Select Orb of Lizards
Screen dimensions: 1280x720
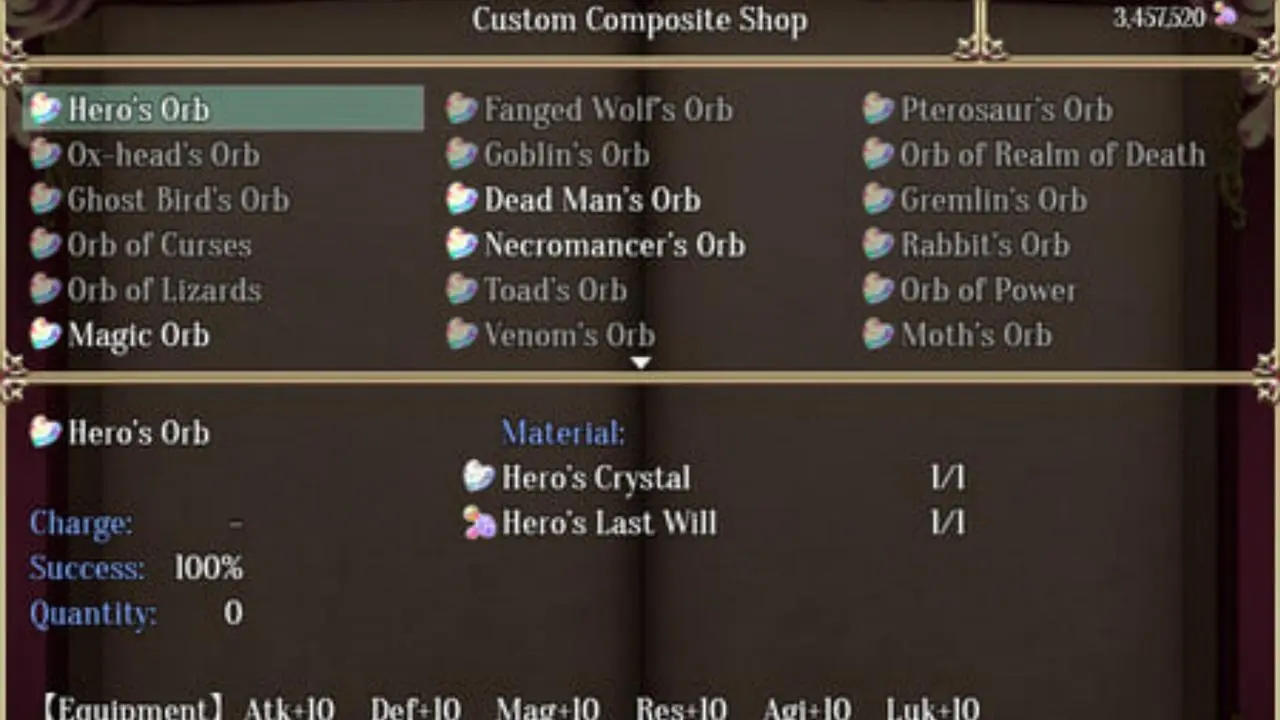click(x=164, y=290)
